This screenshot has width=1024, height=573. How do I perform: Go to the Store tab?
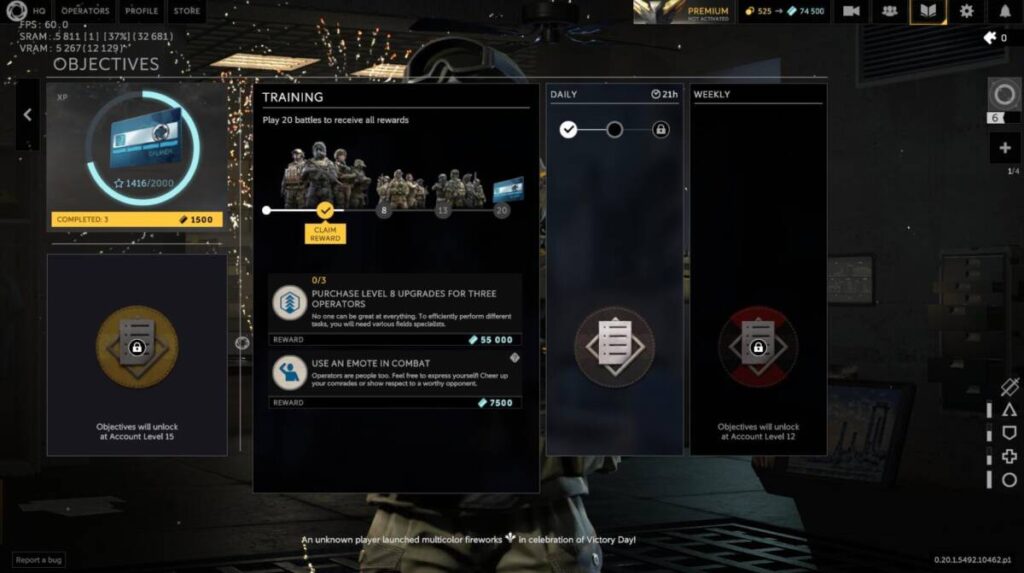pyautogui.click(x=186, y=11)
